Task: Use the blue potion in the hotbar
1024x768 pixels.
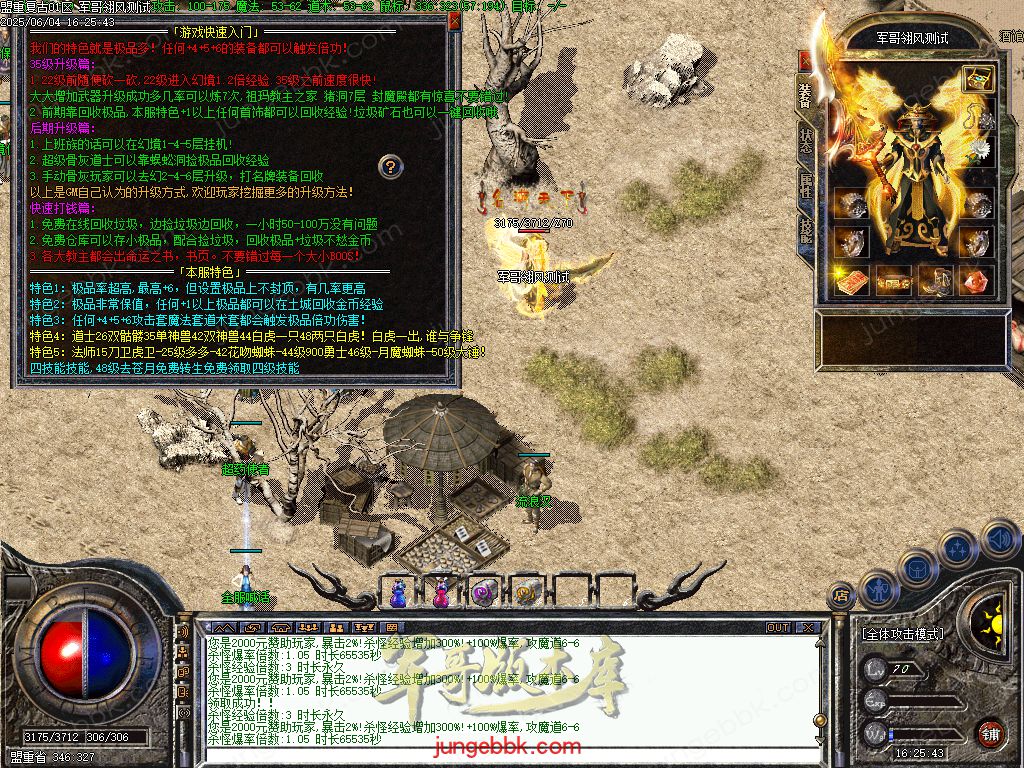Action: [399, 592]
